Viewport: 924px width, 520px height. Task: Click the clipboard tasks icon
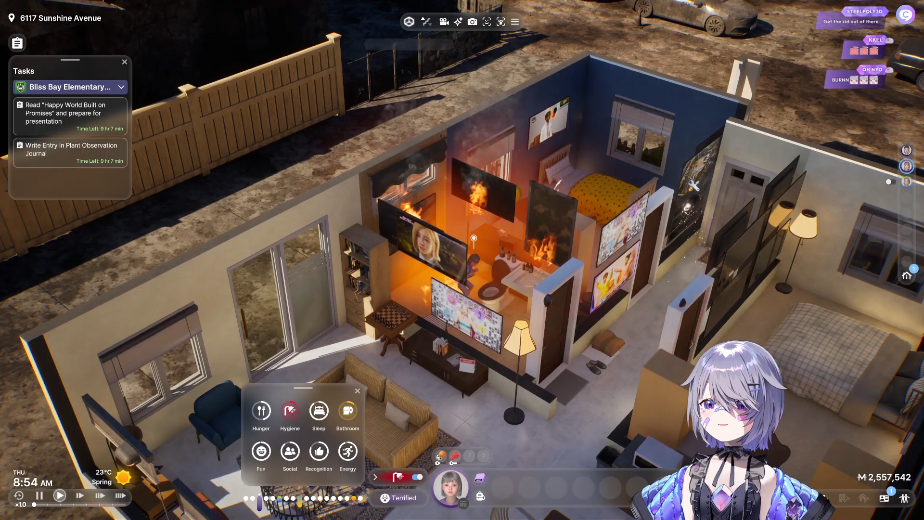(17, 43)
